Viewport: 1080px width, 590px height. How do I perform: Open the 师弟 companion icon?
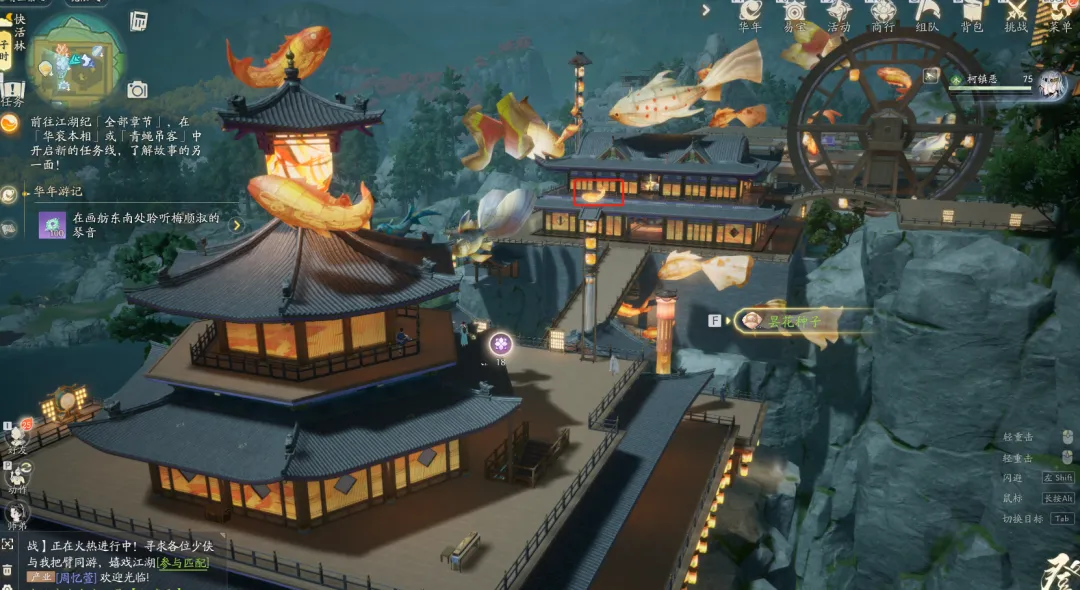(17, 514)
